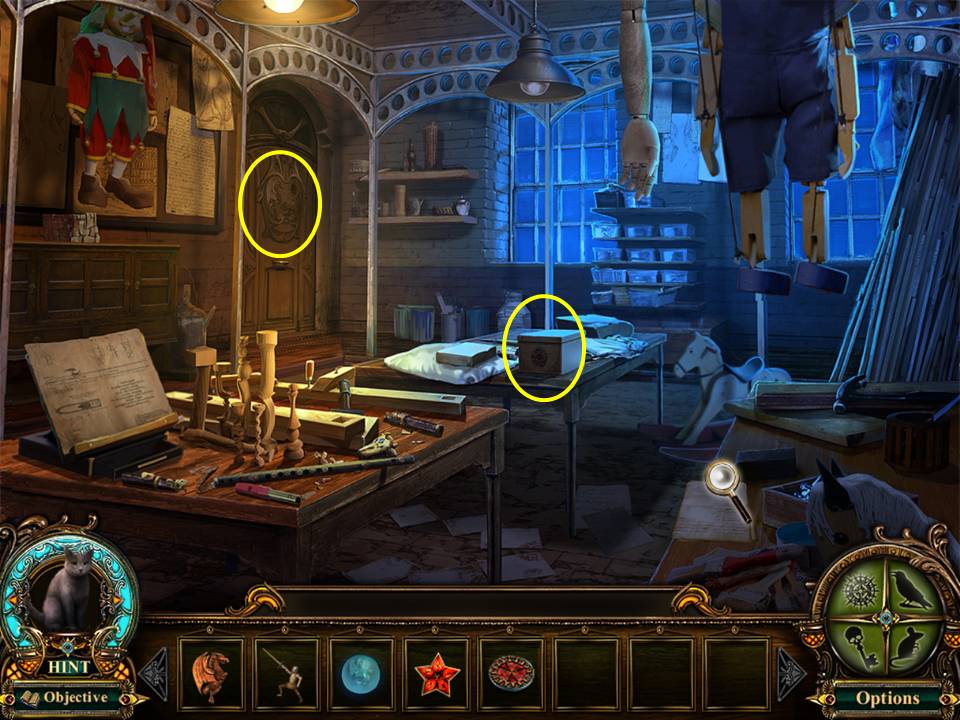960x720 pixels.
Task: Show next inventory items with right arrow
Action: pyautogui.click(x=791, y=674)
